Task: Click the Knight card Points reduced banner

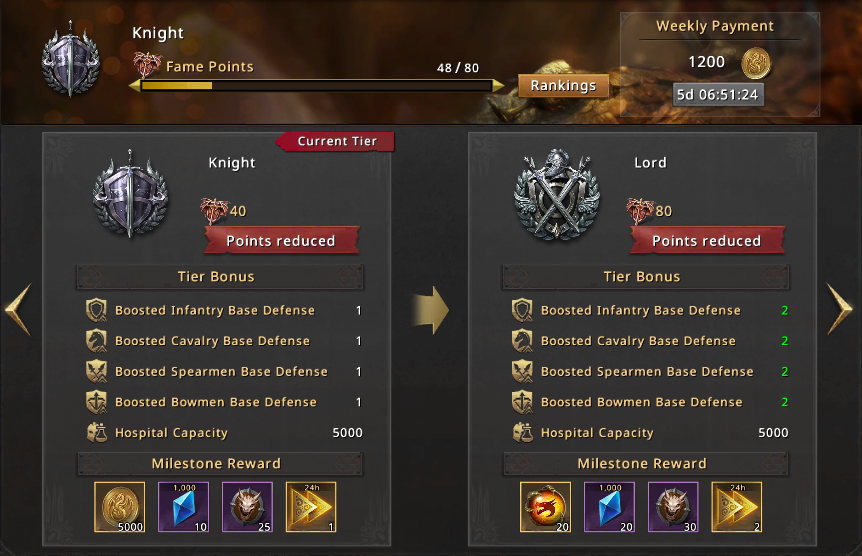Action: point(280,241)
